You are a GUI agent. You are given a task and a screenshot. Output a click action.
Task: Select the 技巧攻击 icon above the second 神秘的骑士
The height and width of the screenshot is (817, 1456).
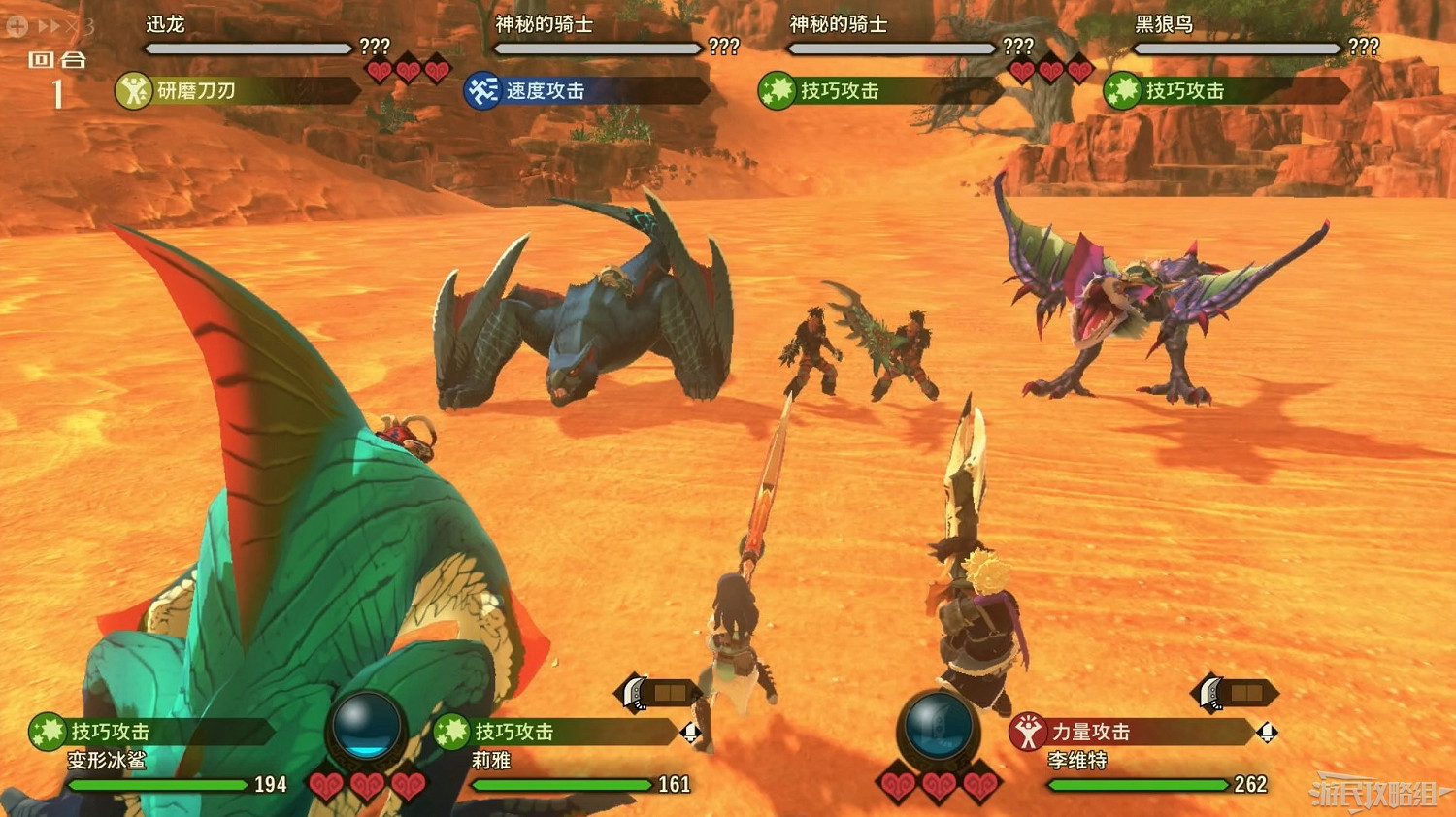tap(777, 91)
